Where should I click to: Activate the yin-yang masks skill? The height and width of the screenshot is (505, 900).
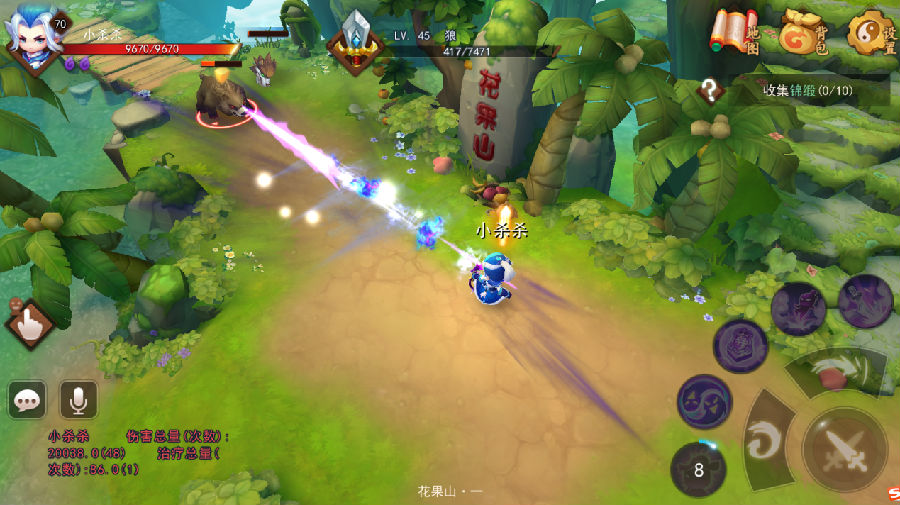(704, 402)
